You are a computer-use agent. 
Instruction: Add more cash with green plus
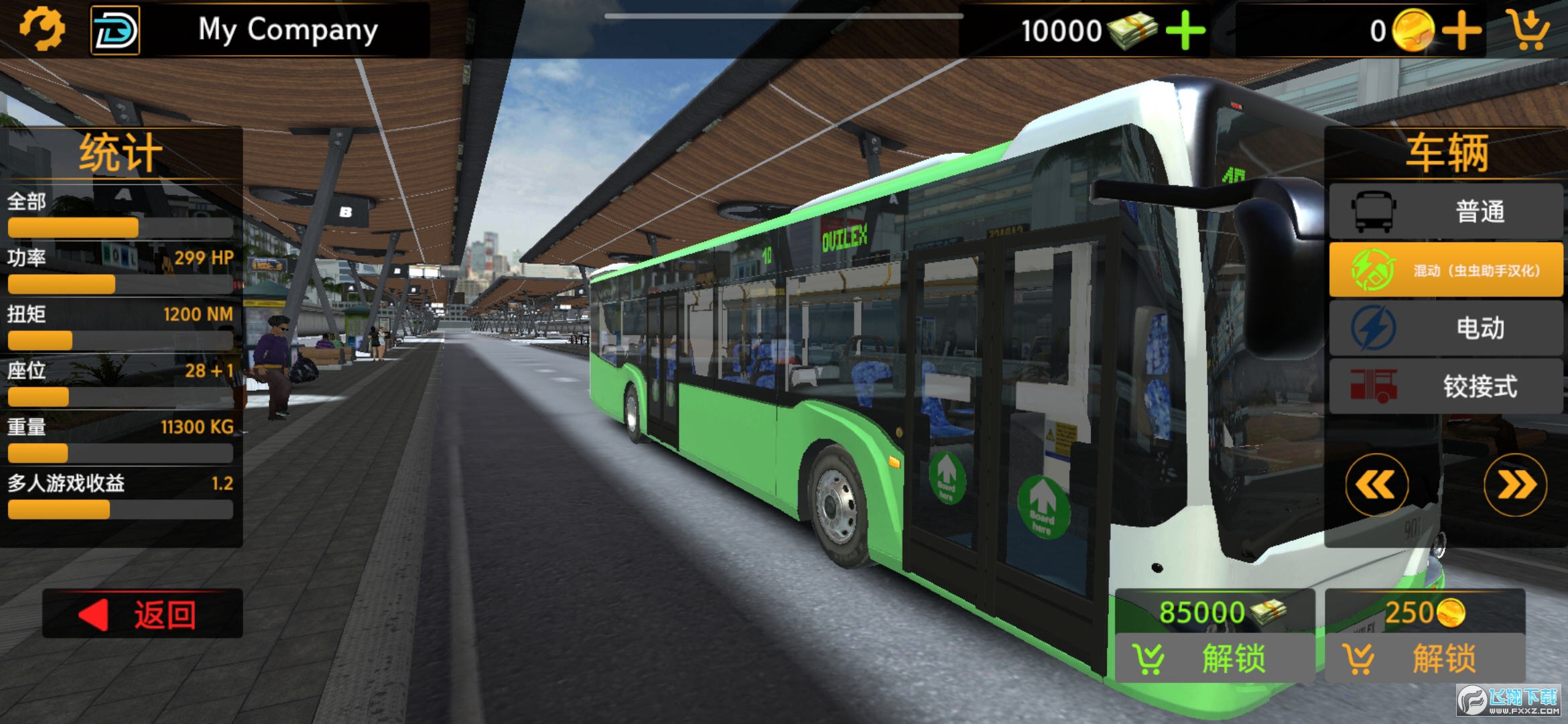pos(1185,31)
